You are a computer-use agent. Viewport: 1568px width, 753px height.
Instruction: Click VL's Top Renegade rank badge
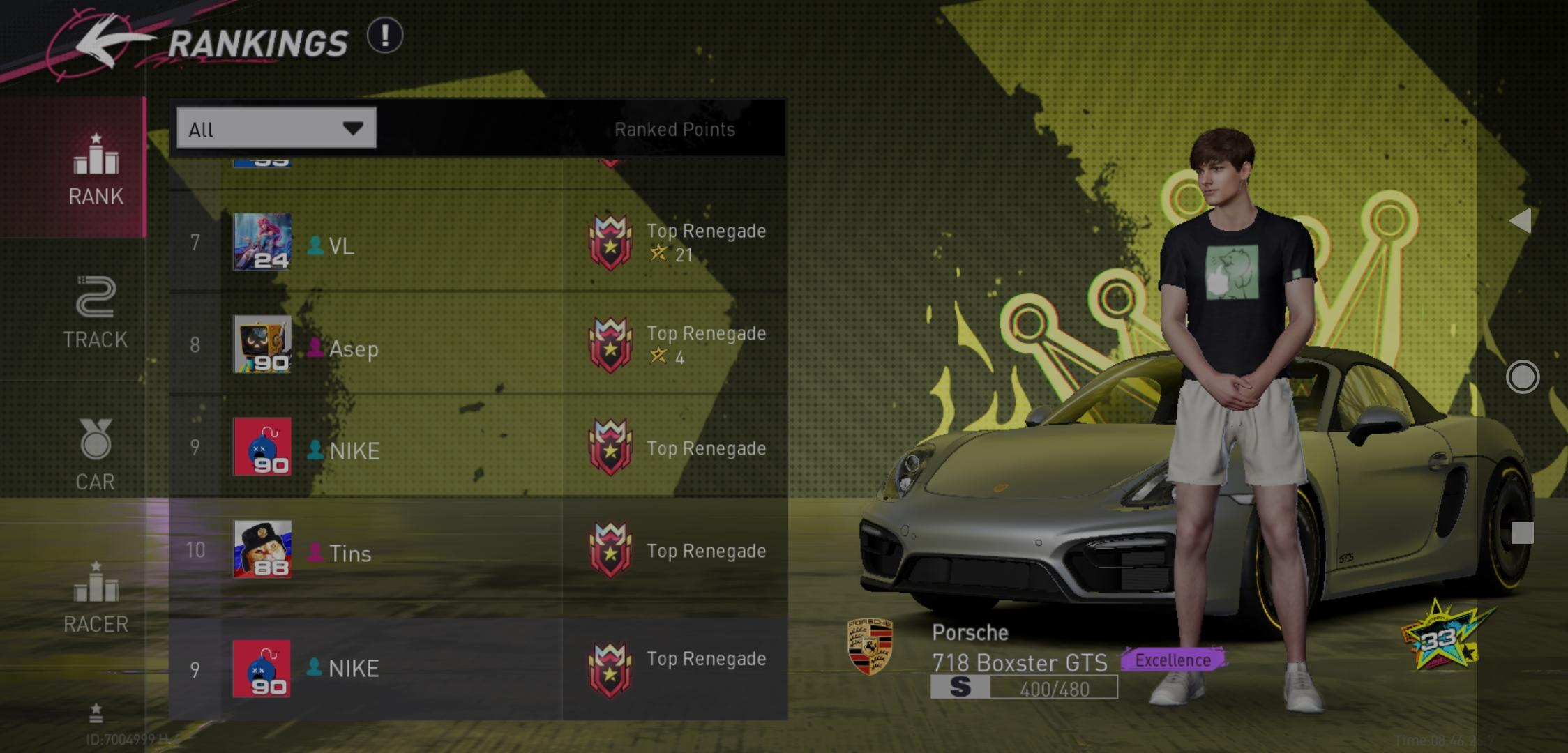click(610, 243)
